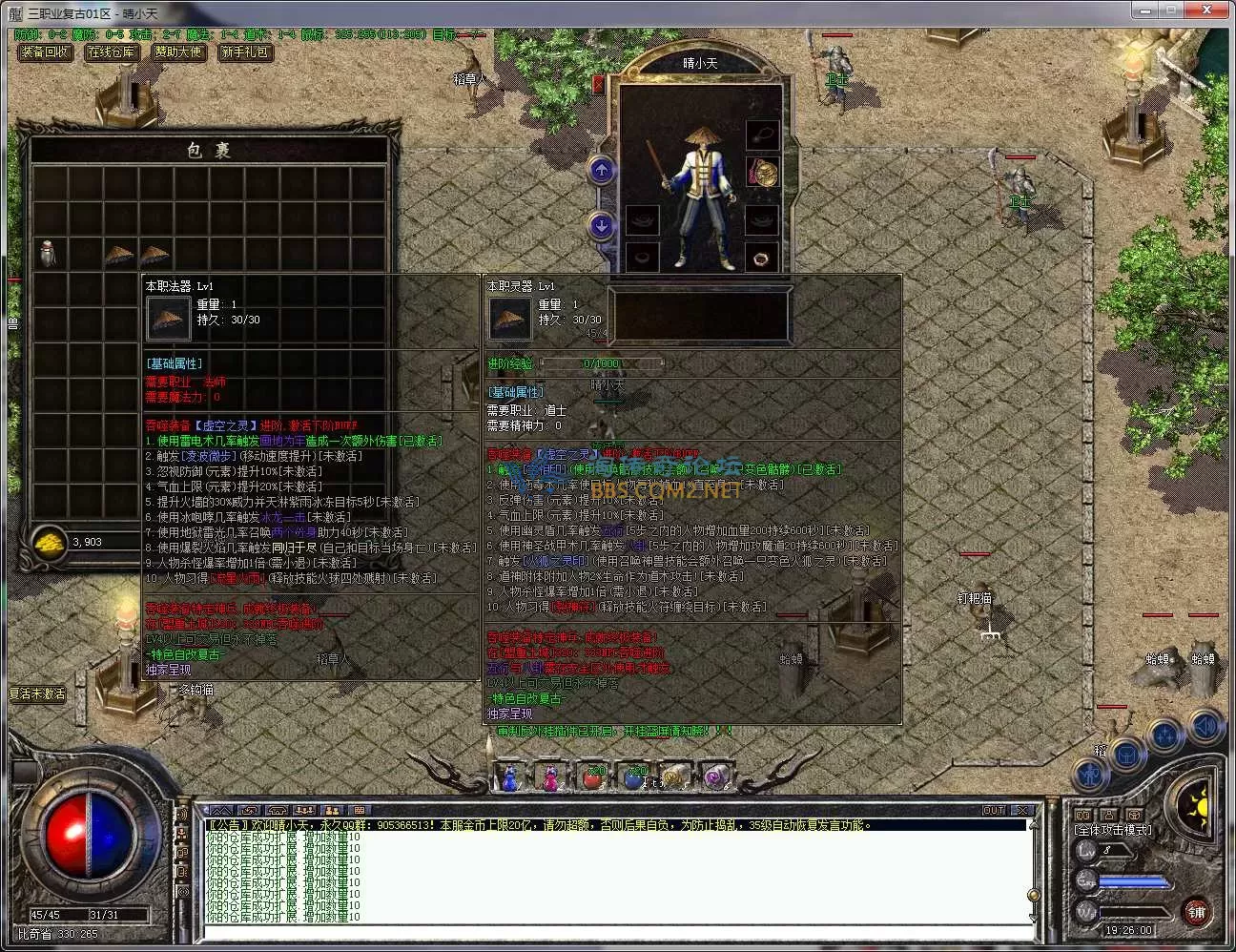
Task: Use the pink potion in the quick bar
Action: [551, 778]
